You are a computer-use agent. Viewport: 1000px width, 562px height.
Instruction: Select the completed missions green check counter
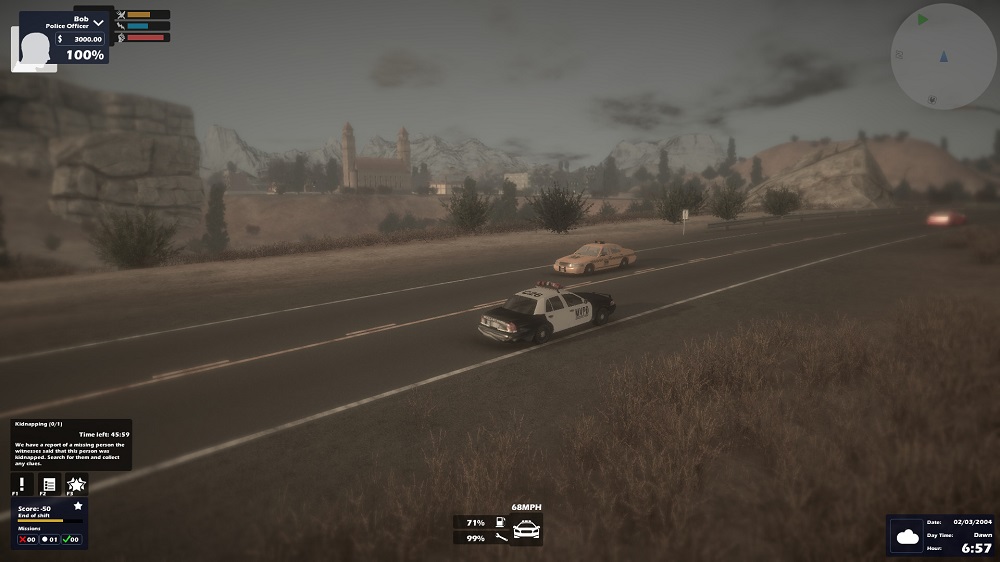71,540
